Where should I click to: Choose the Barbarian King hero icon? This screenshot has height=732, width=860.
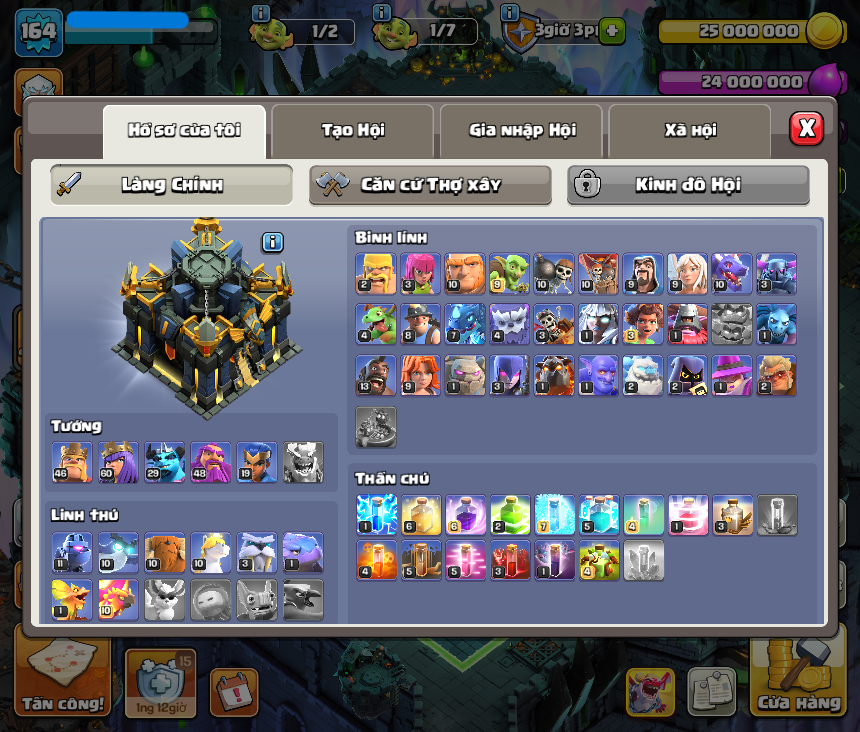(72, 462)
